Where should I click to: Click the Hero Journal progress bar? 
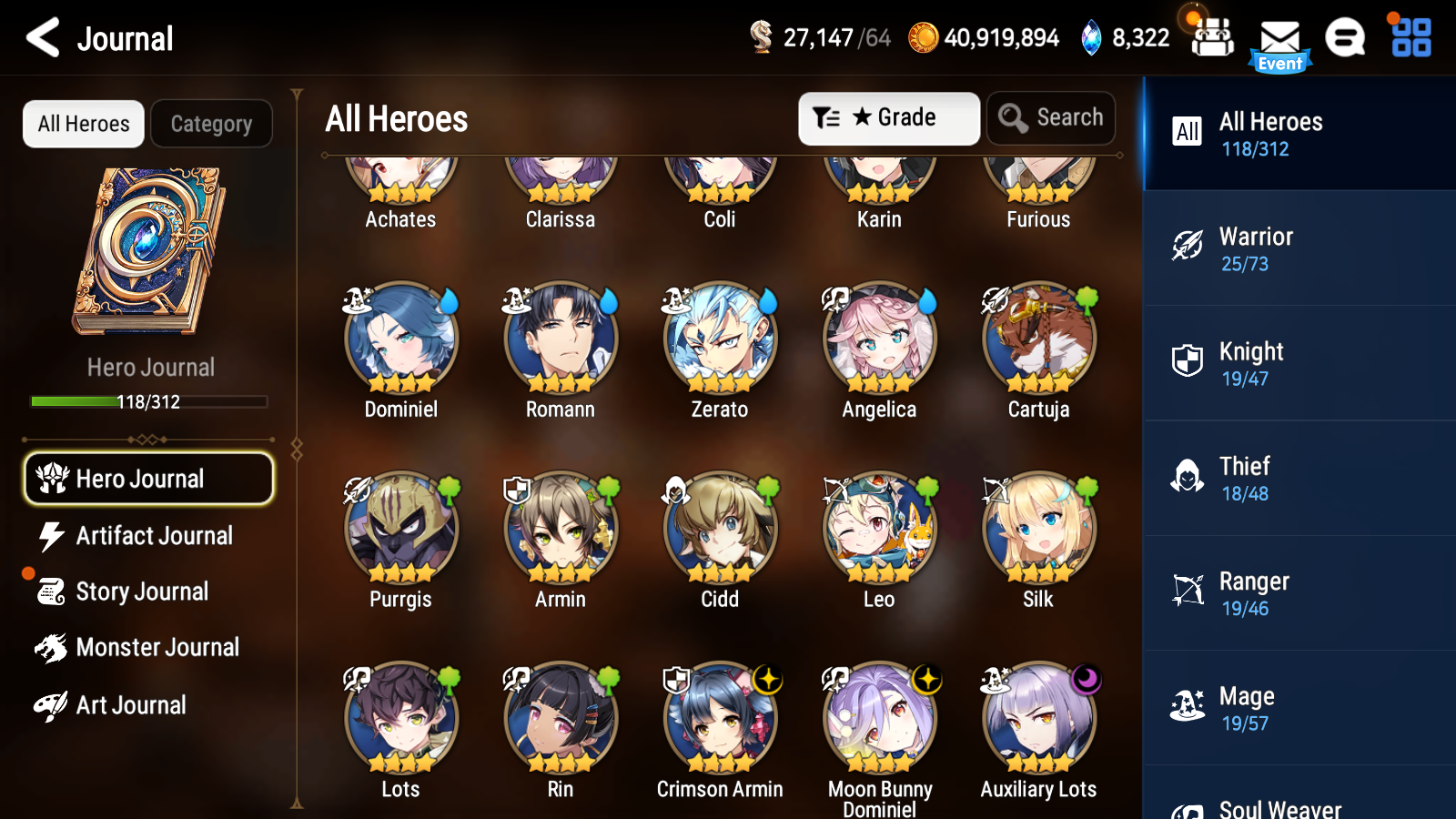148,401
